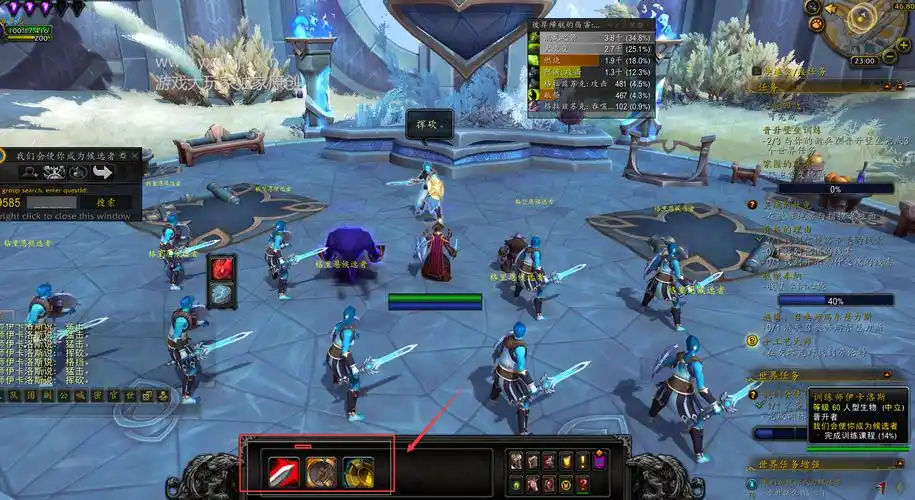The image size is (915, 500).
Task: Focus the quest ID input field
Action: coord(47,202)
